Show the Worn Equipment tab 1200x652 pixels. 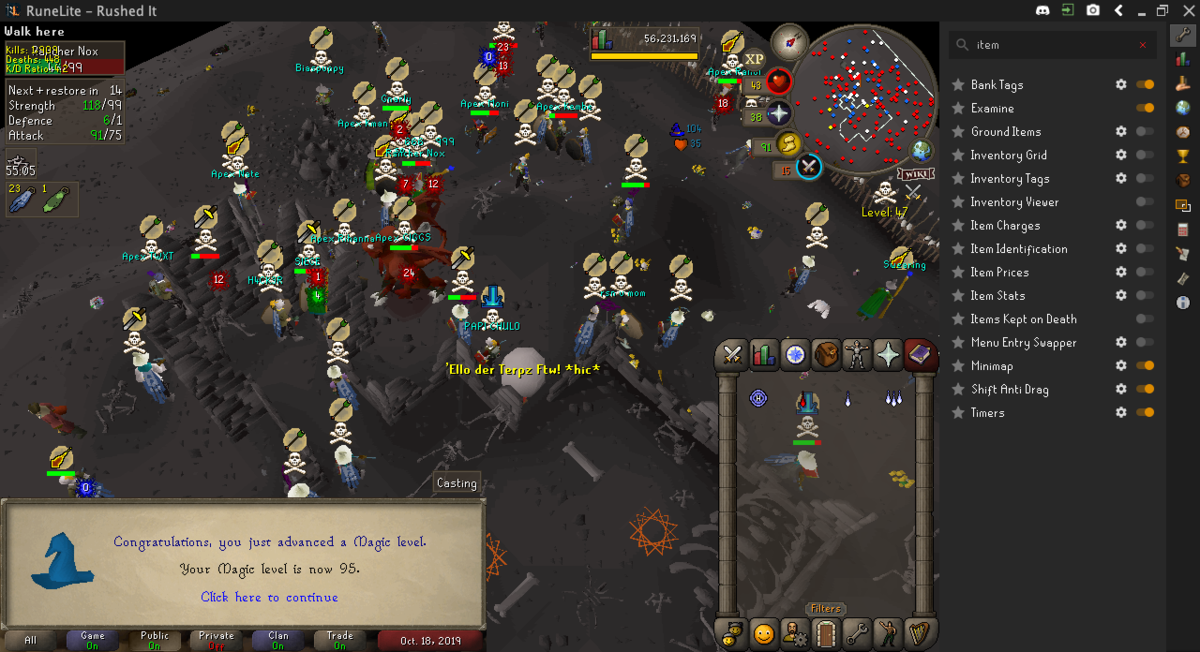click(857, 354)
